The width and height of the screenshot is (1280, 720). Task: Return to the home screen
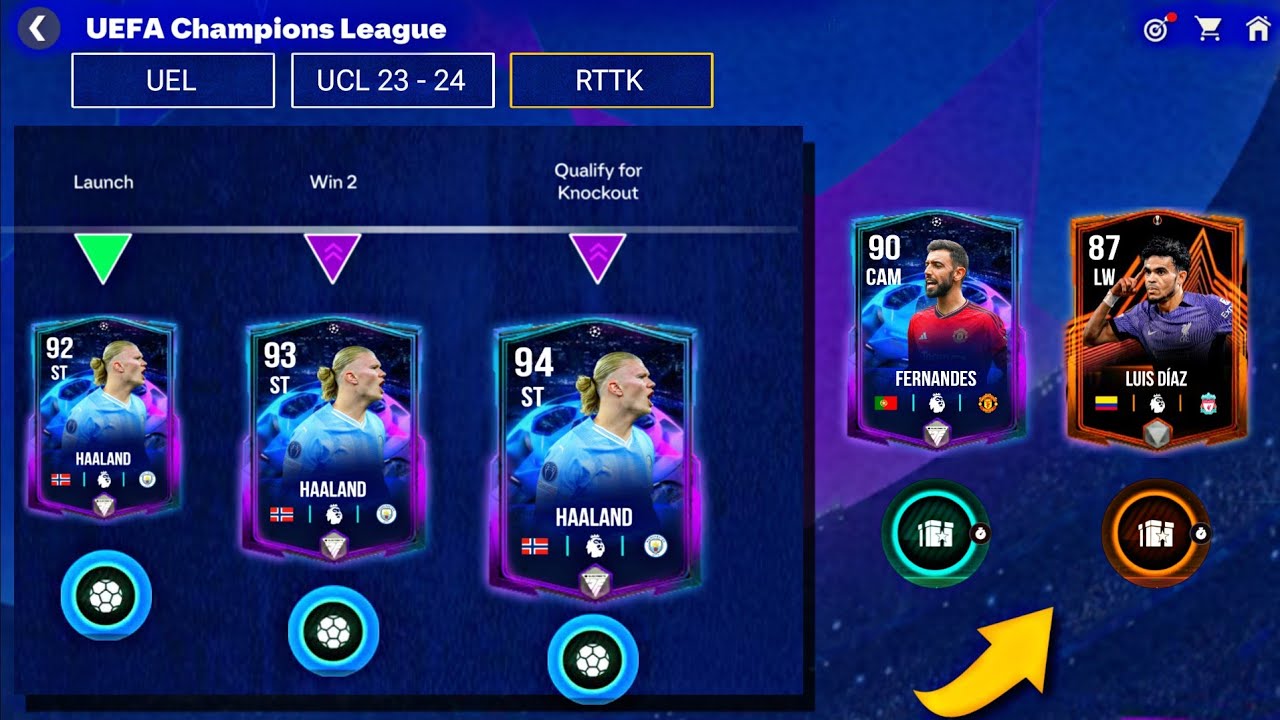pyautogui.click(x=1258, y=29)
